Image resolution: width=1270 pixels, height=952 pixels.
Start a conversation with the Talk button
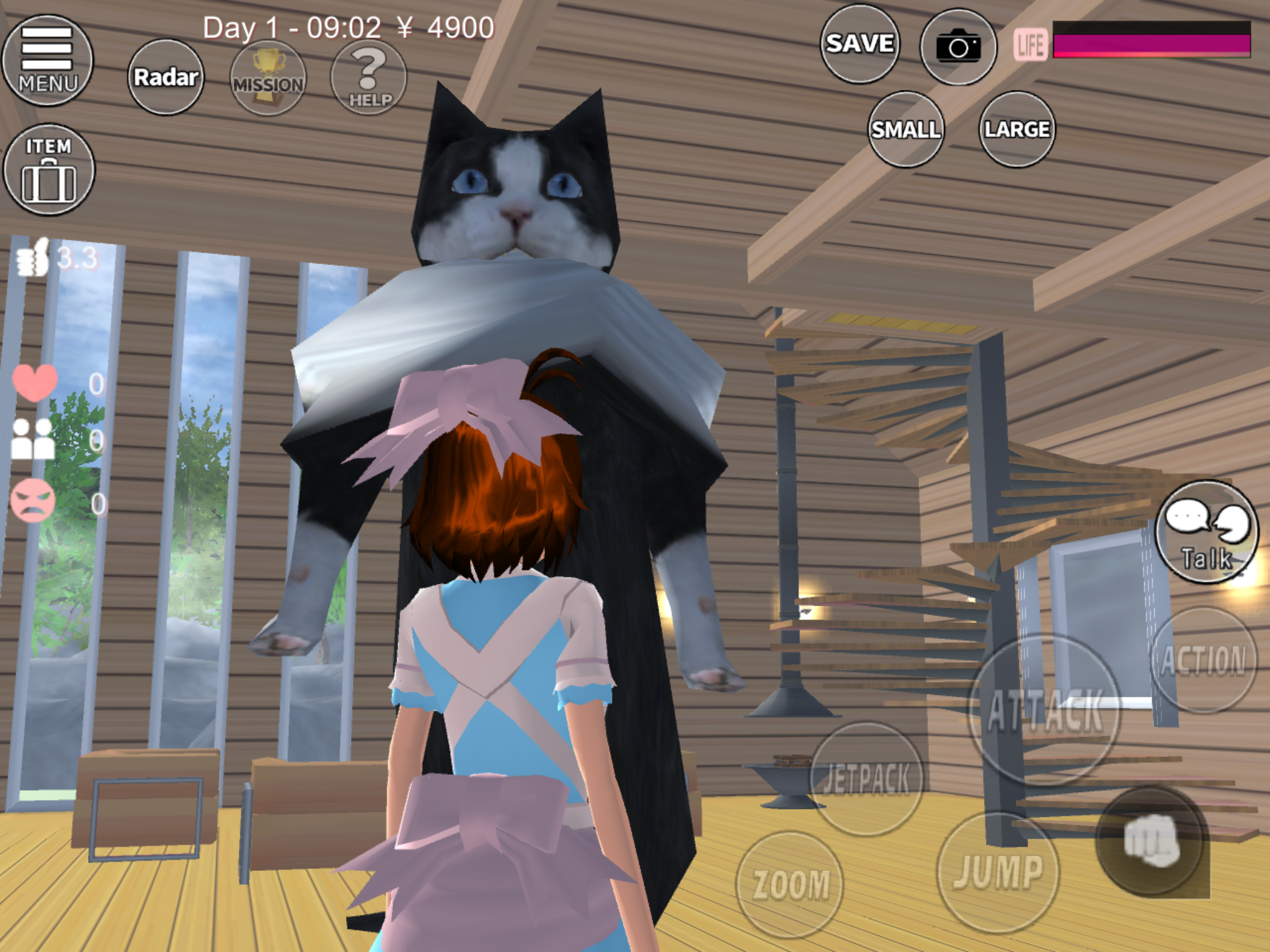1206,533
